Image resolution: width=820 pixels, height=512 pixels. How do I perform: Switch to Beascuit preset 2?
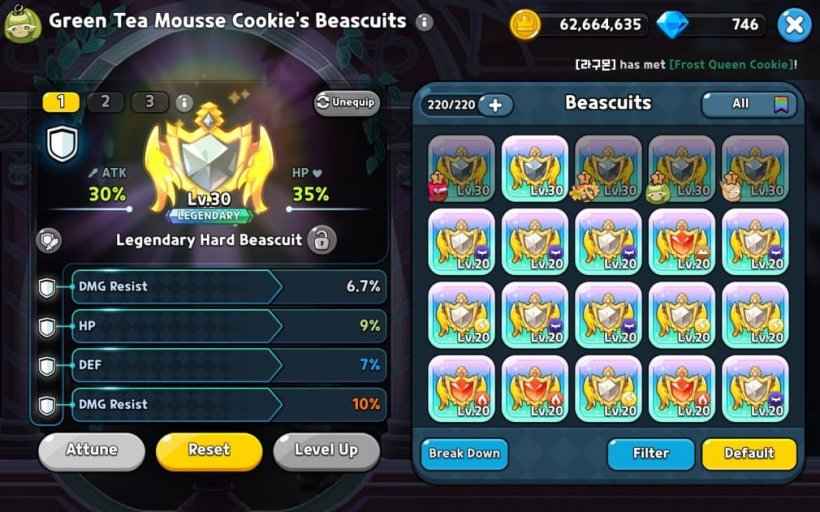point(105,102)
